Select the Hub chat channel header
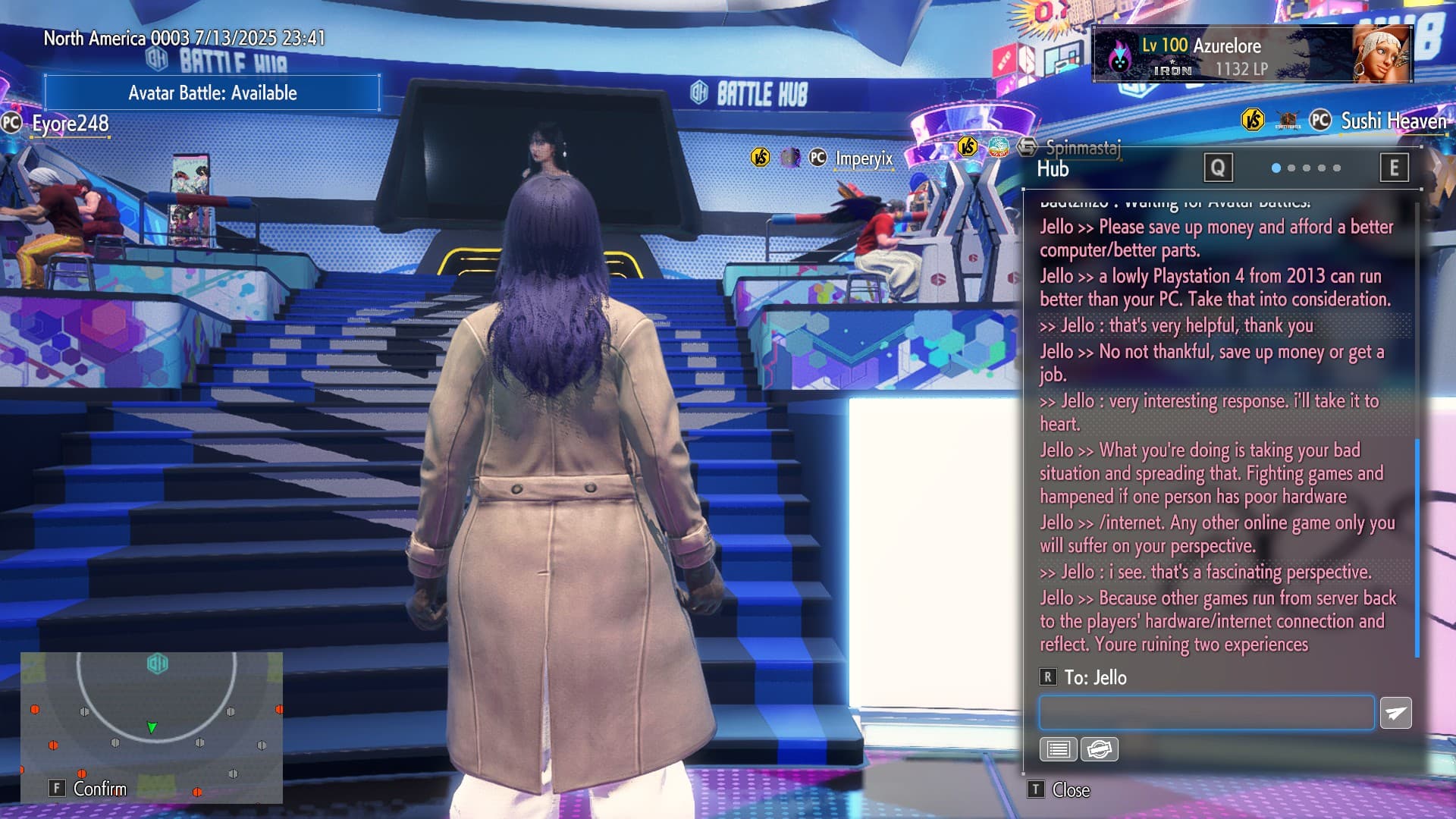 point(1053,168)
